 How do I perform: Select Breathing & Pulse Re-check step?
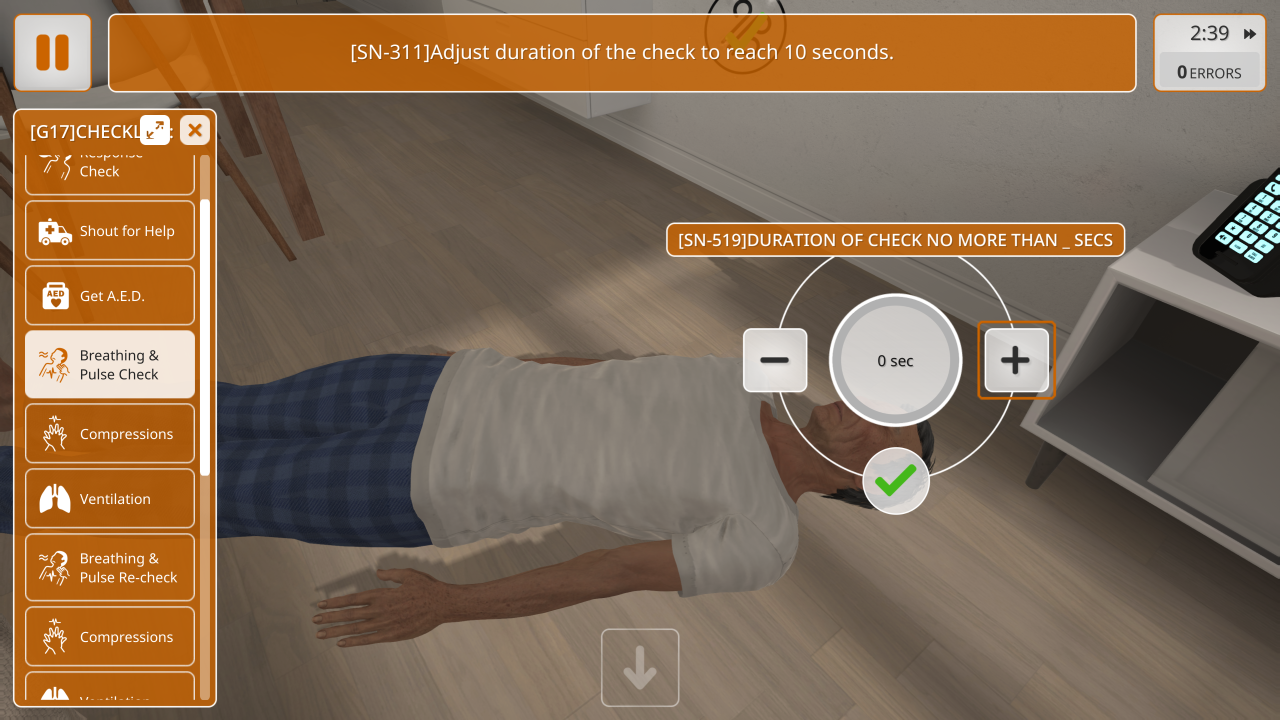[x=110, y=568]
